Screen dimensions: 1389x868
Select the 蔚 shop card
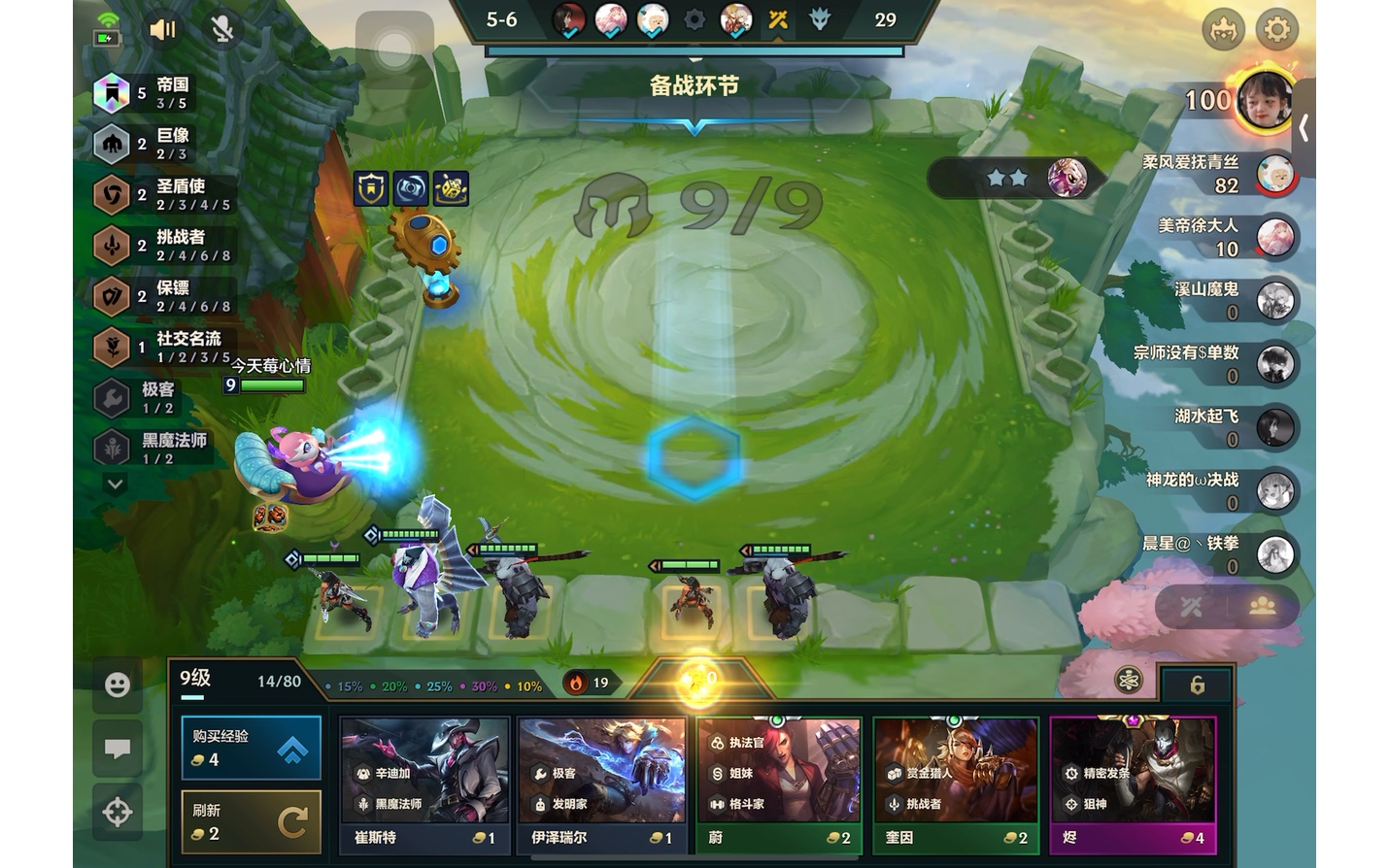coord(779,785)
